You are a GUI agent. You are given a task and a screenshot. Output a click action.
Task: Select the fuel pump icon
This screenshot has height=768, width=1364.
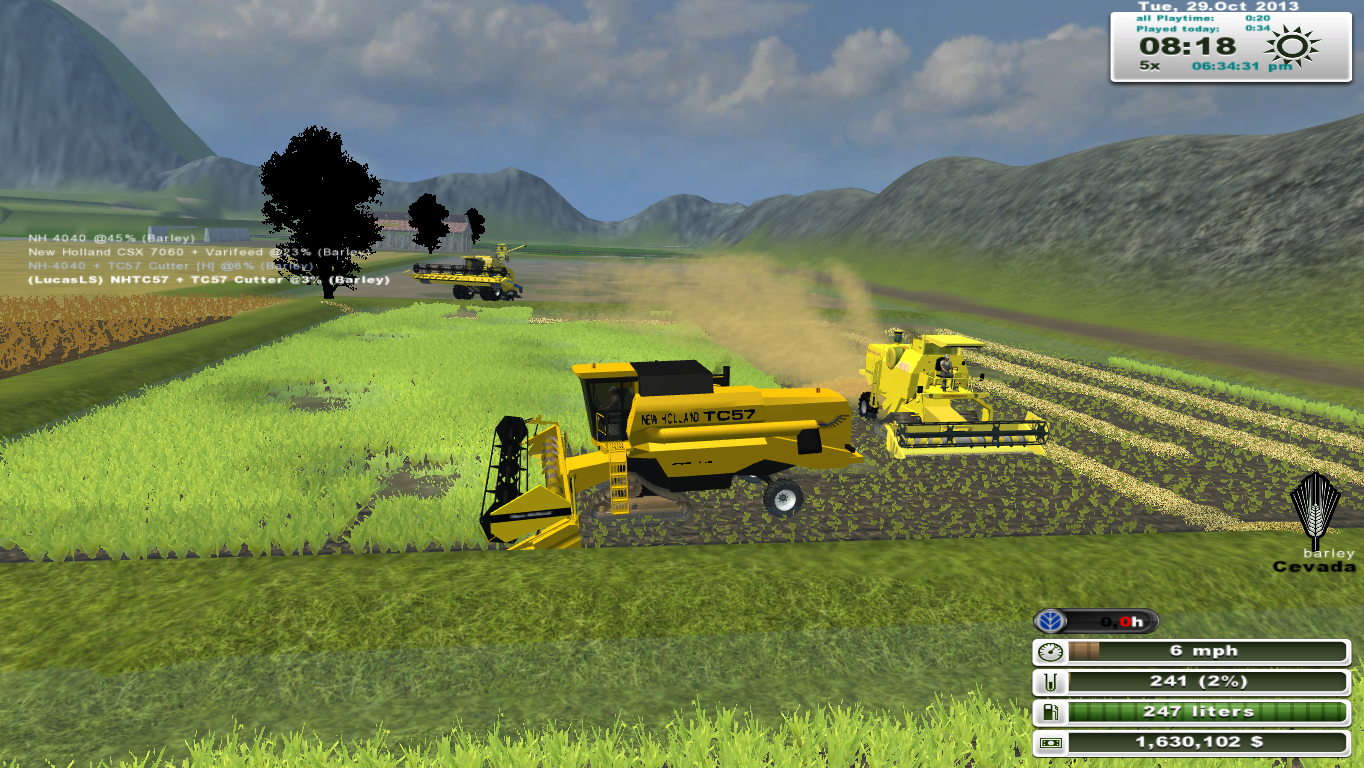[1051, 712]
